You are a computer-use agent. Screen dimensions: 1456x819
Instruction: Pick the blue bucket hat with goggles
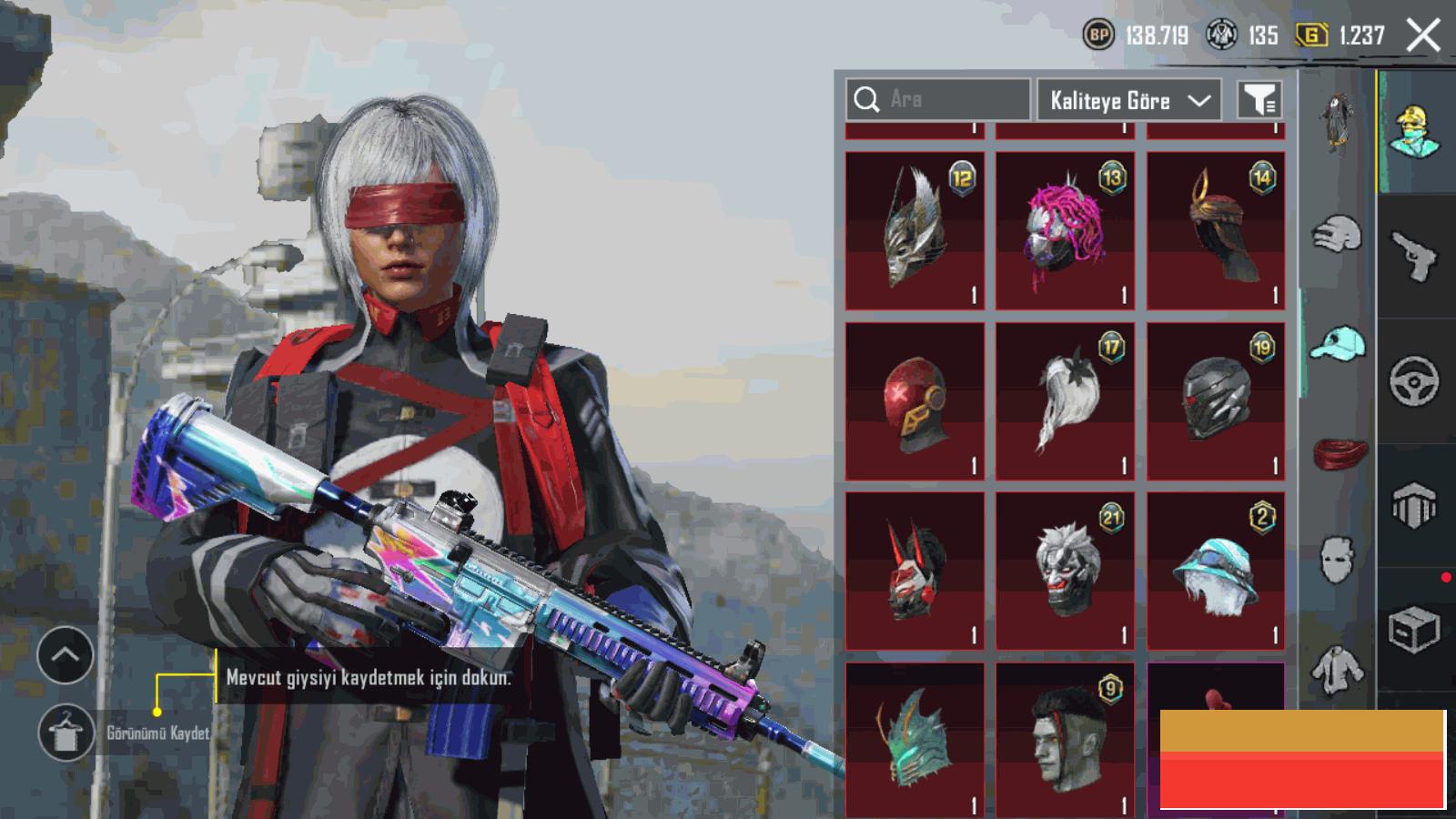1216,571
